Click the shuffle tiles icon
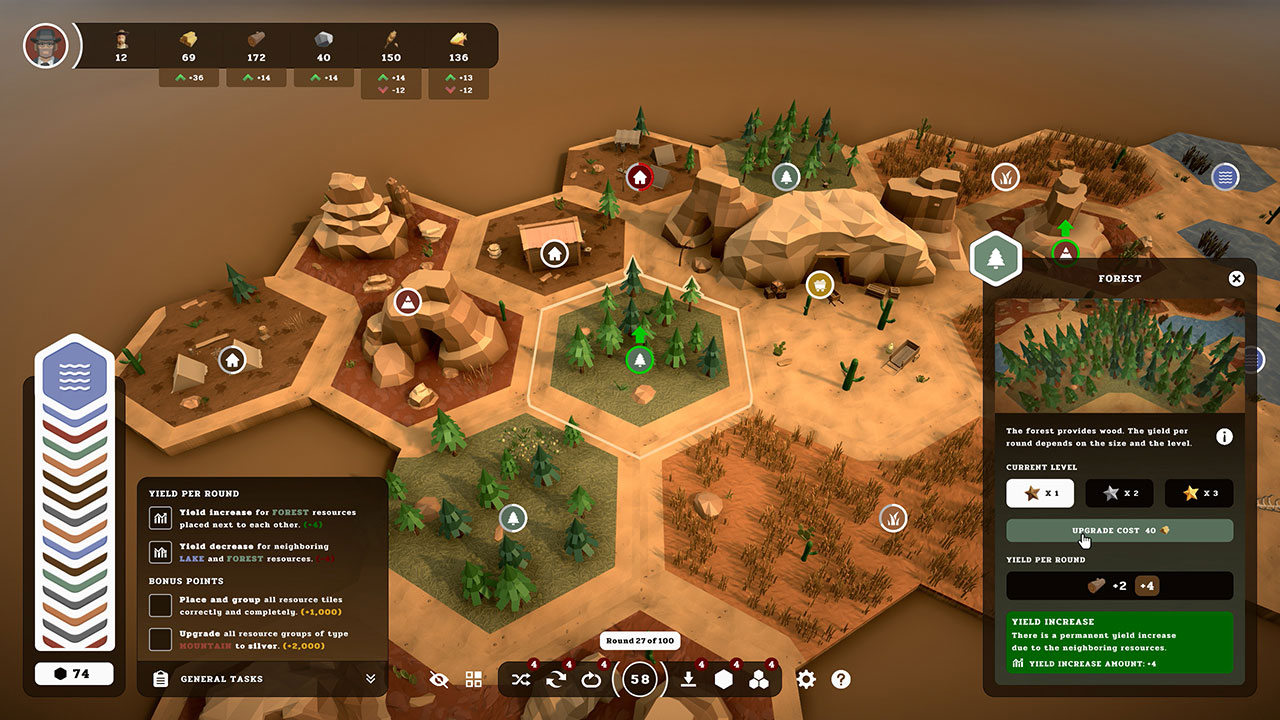 coord(521,679)
